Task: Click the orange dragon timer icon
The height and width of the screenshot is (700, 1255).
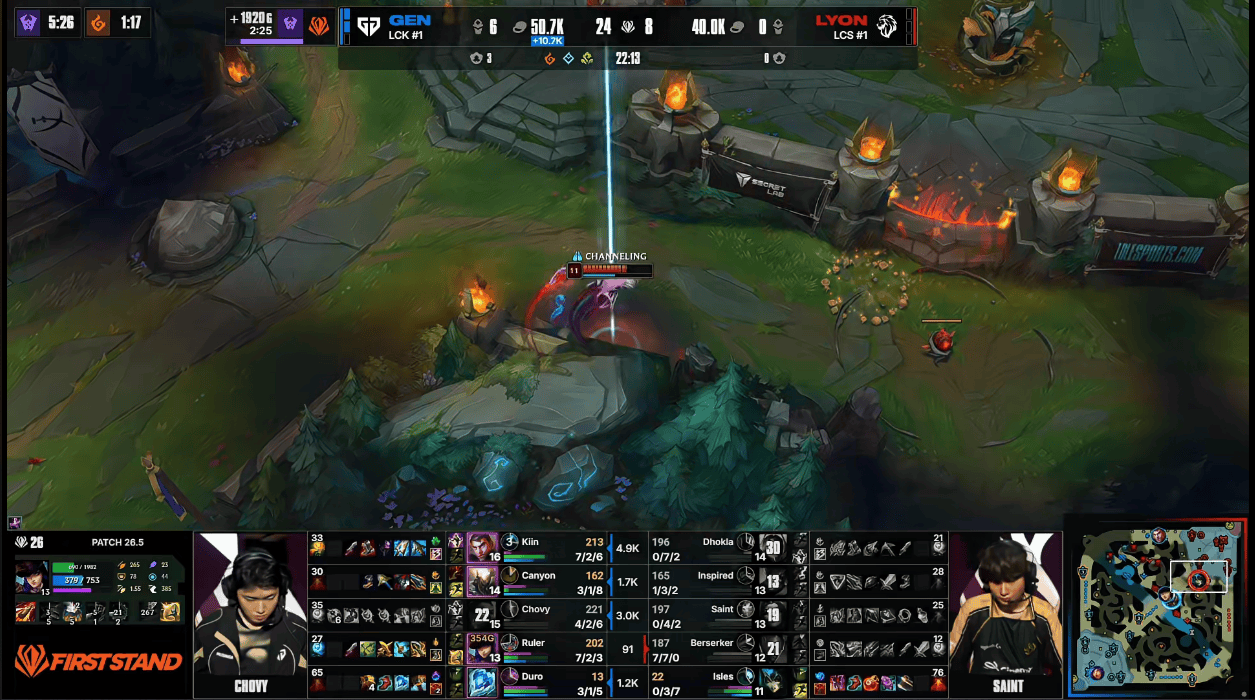Action: 98,22
